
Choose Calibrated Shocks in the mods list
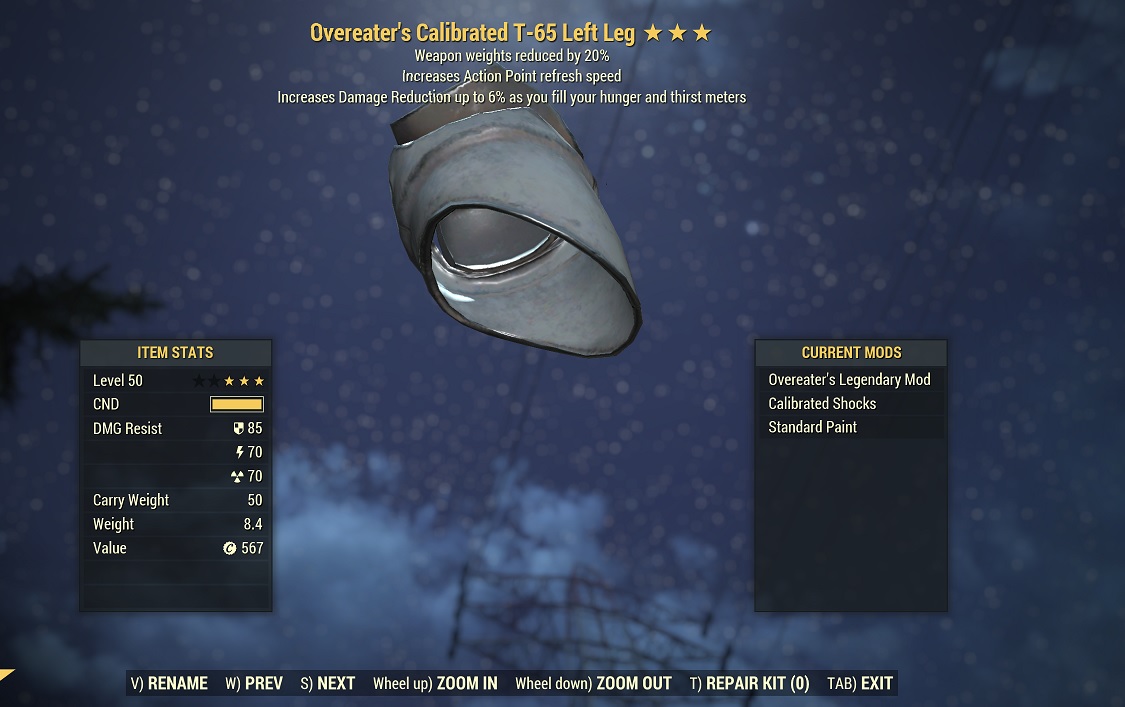tap(850, 404)
